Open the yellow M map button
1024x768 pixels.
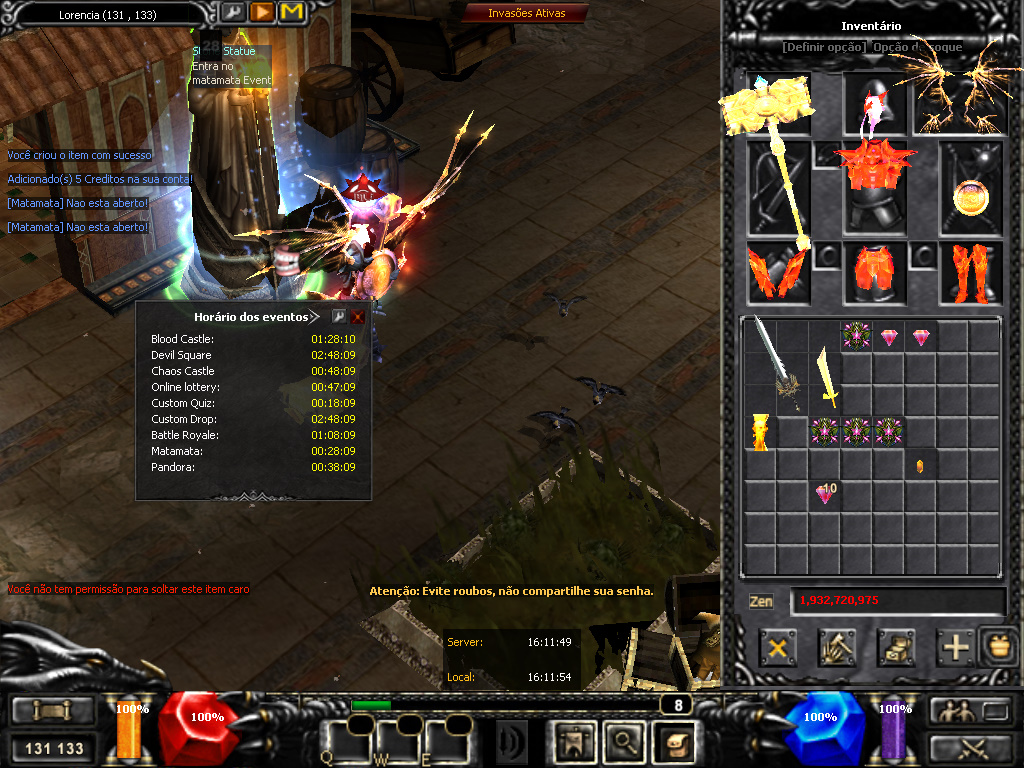tap(292, 12)
